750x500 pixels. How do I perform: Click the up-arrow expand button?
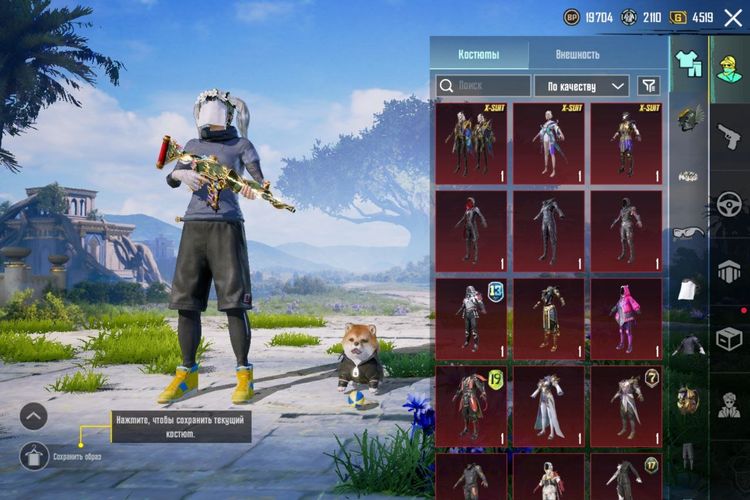[33, 415]
